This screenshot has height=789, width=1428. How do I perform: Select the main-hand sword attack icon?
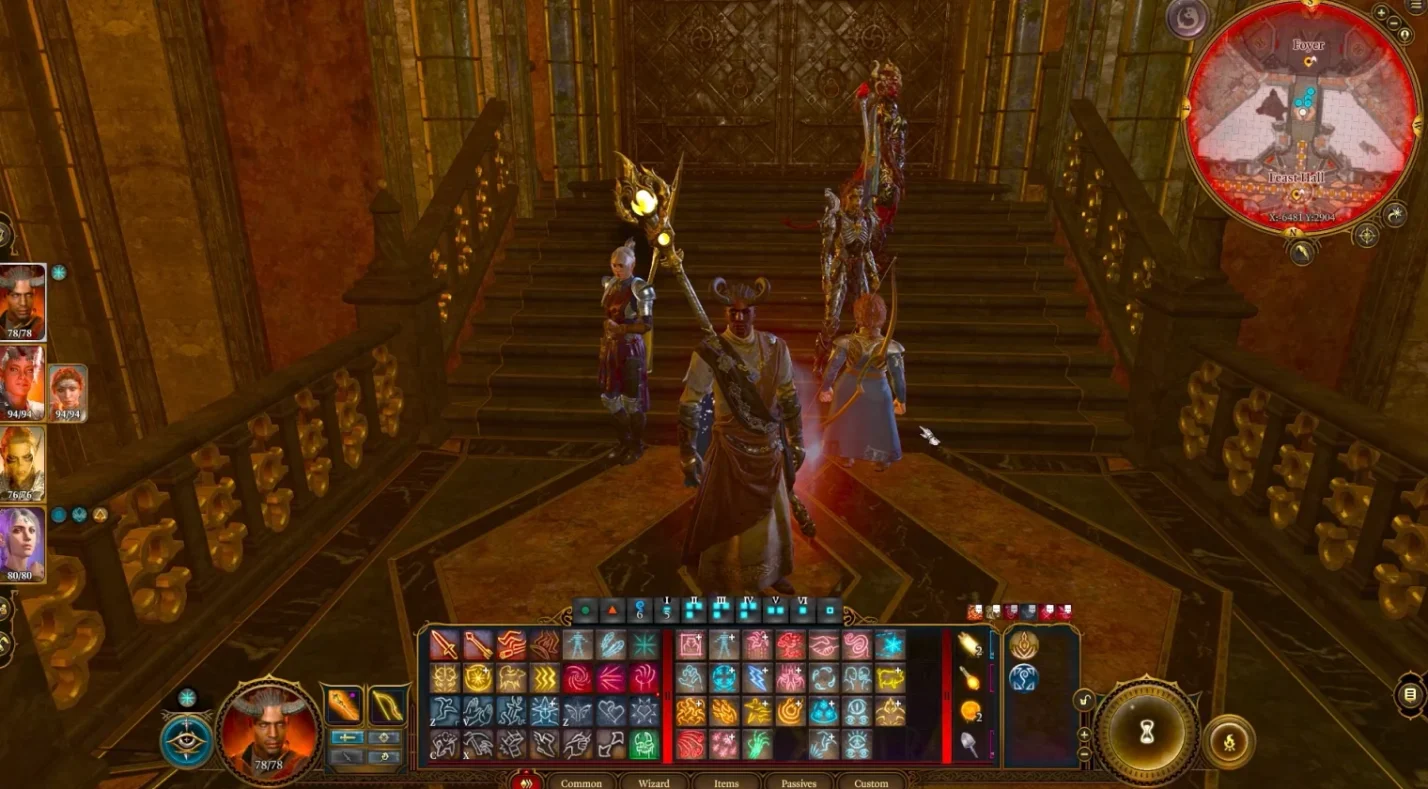(x=445, y=645)
